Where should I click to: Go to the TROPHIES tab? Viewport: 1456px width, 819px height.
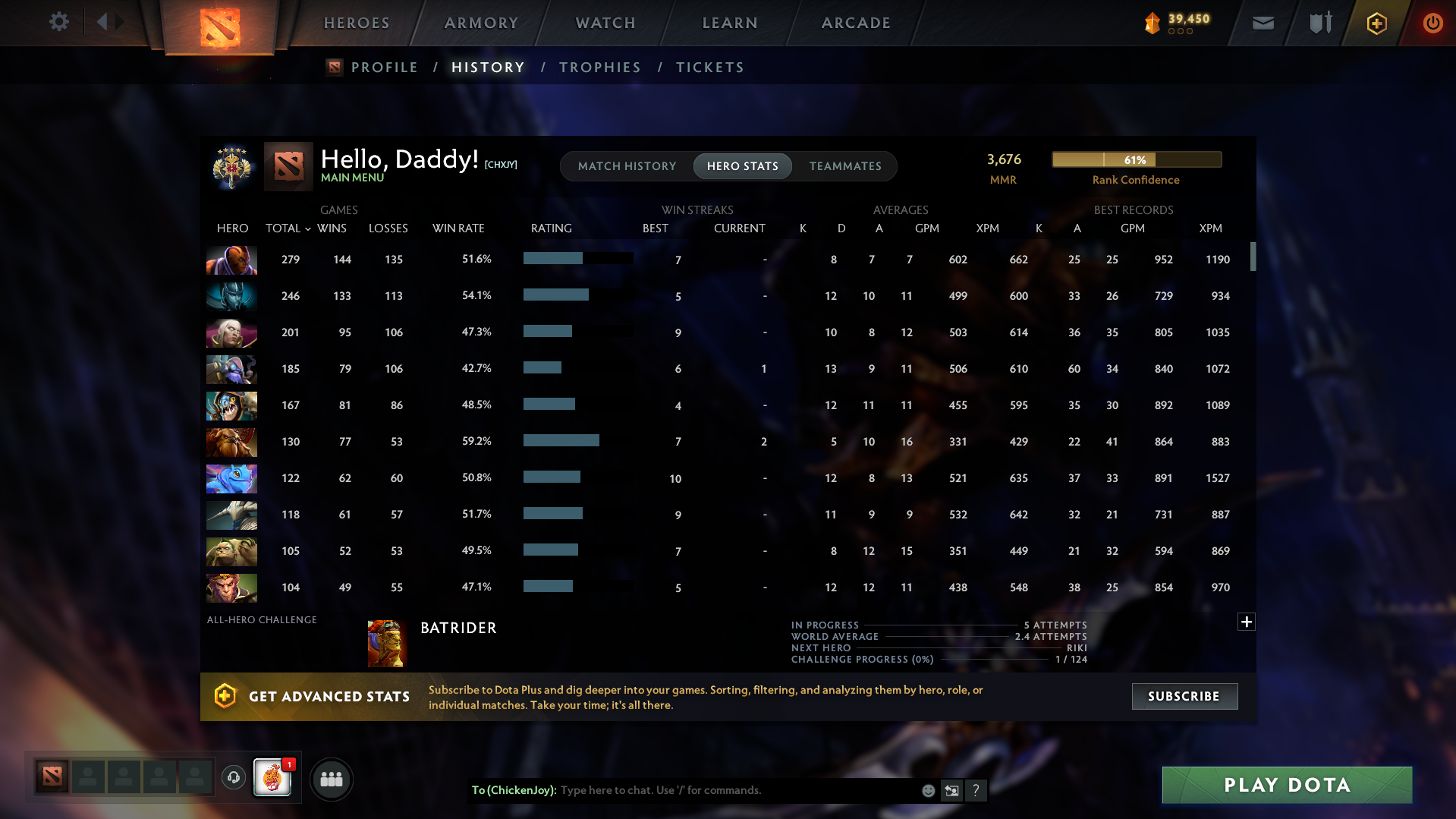(x=599, y=67)
